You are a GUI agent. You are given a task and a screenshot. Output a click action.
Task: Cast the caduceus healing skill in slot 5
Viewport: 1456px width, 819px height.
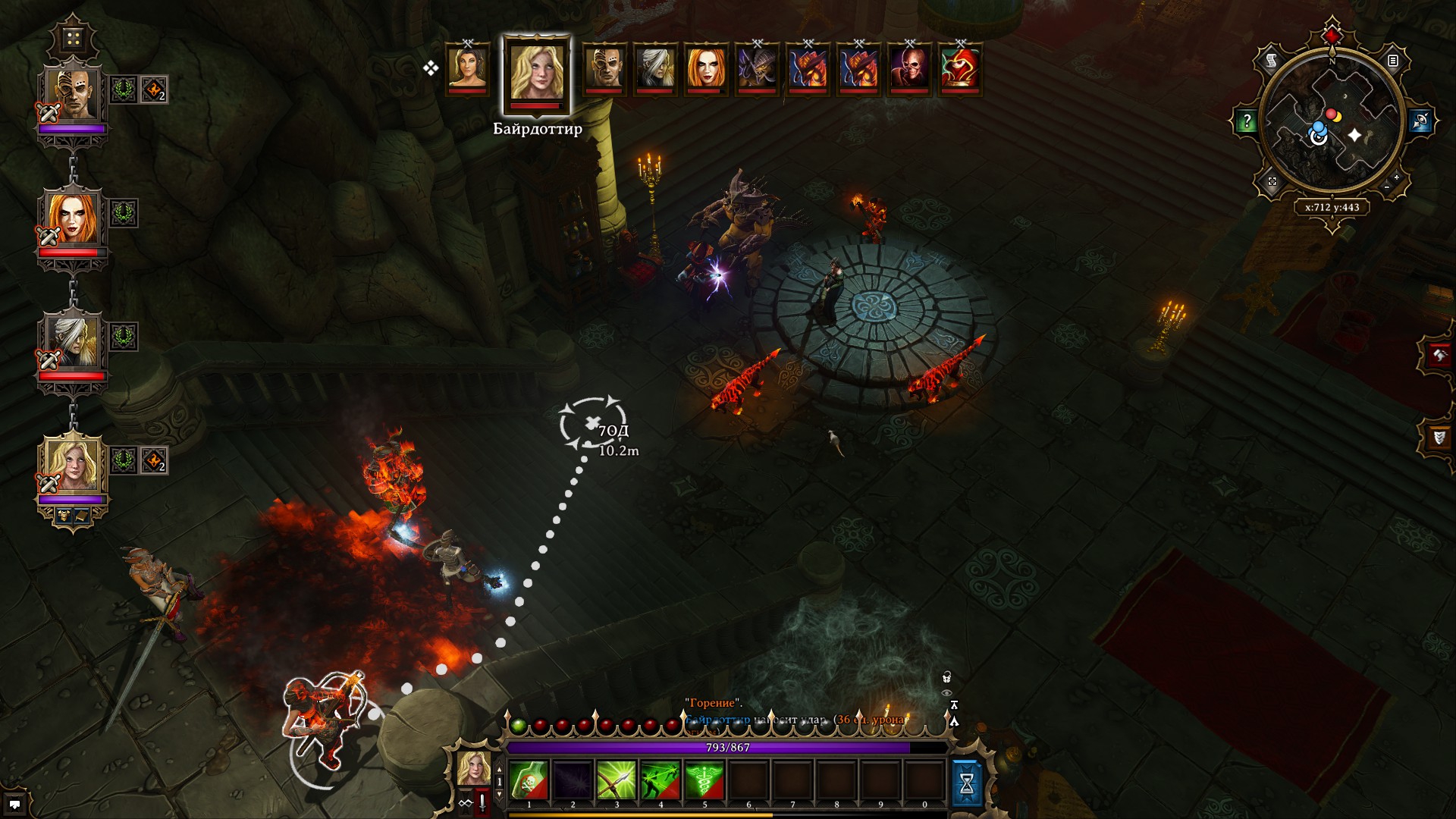click(x=704, y=780)
